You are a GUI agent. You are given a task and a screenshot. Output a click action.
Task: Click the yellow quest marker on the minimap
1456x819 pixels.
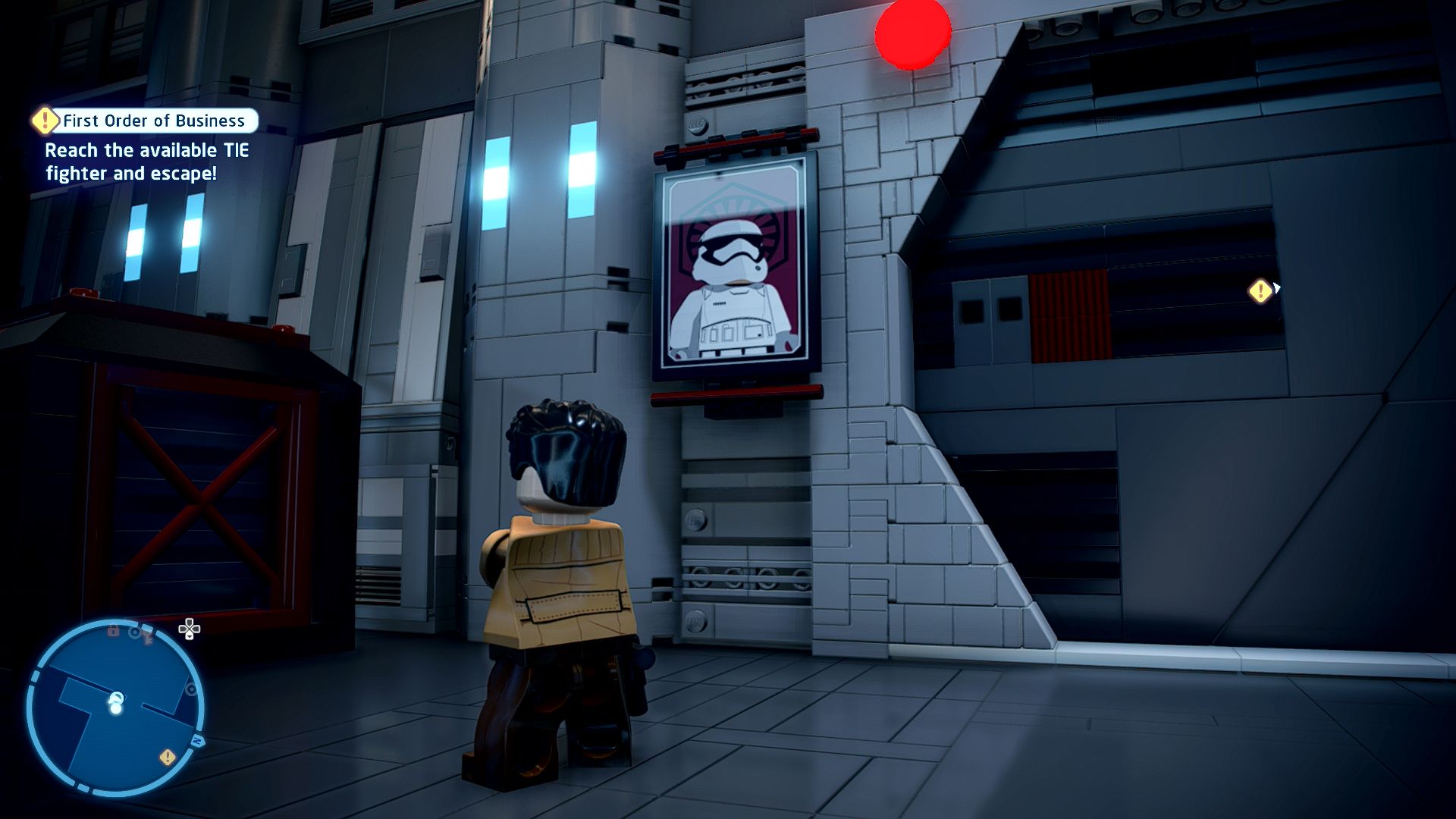pyautogui.click(x=168, y=757)
